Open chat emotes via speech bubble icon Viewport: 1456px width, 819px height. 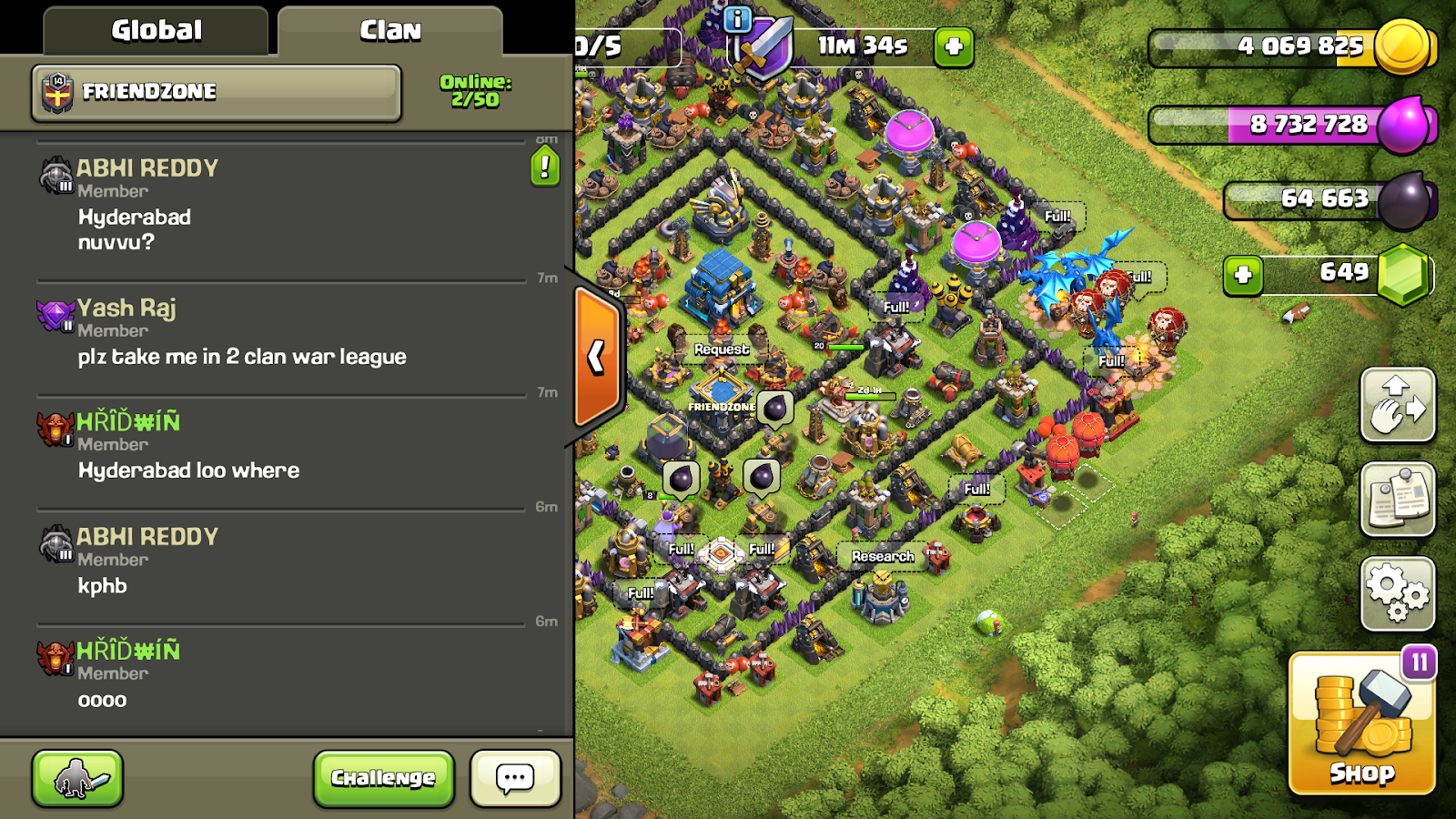514,778
